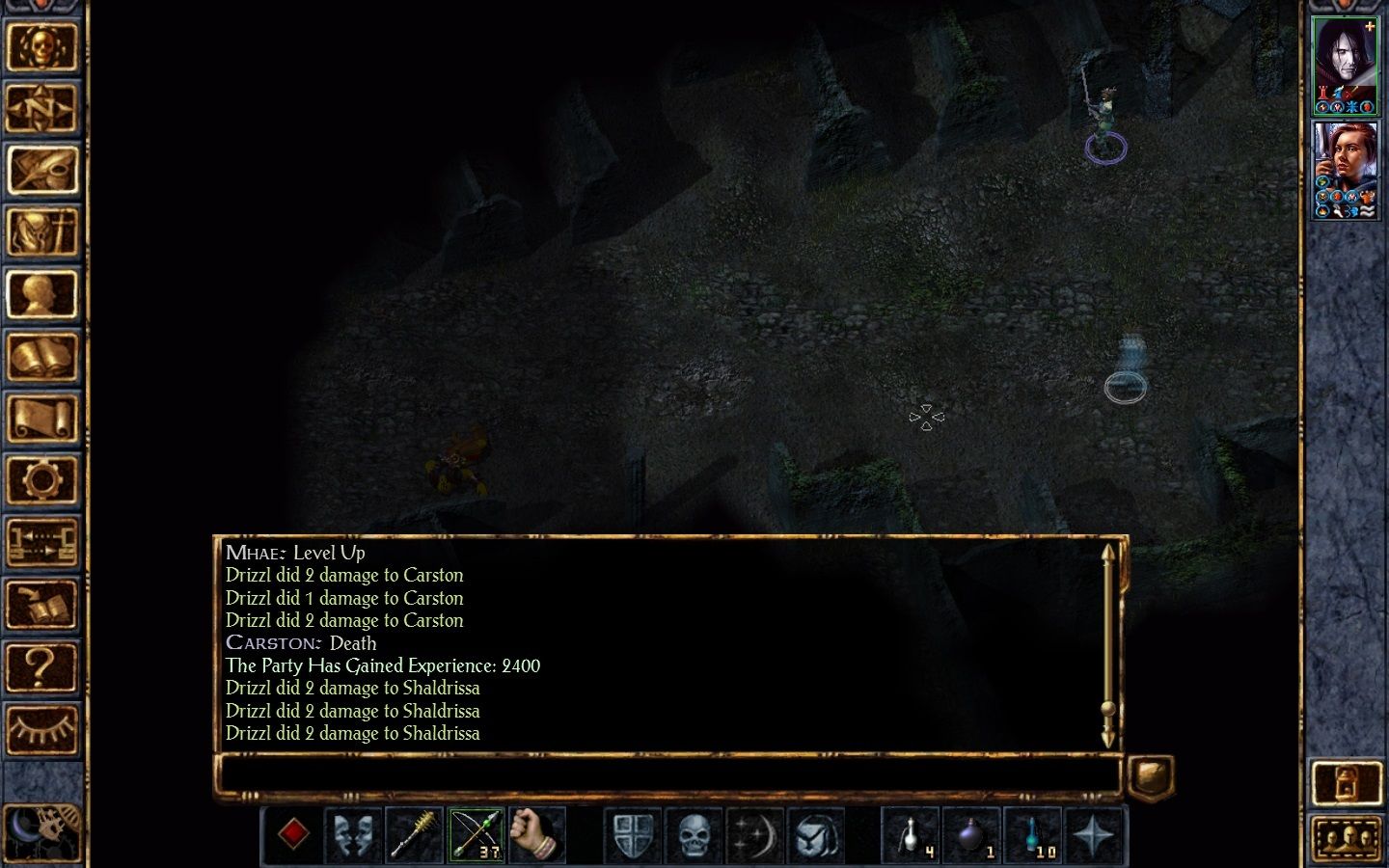Rest using the moon icon
Viewport: 1389px width, 868px height.
pyautogui.click(x=757, y=833)
